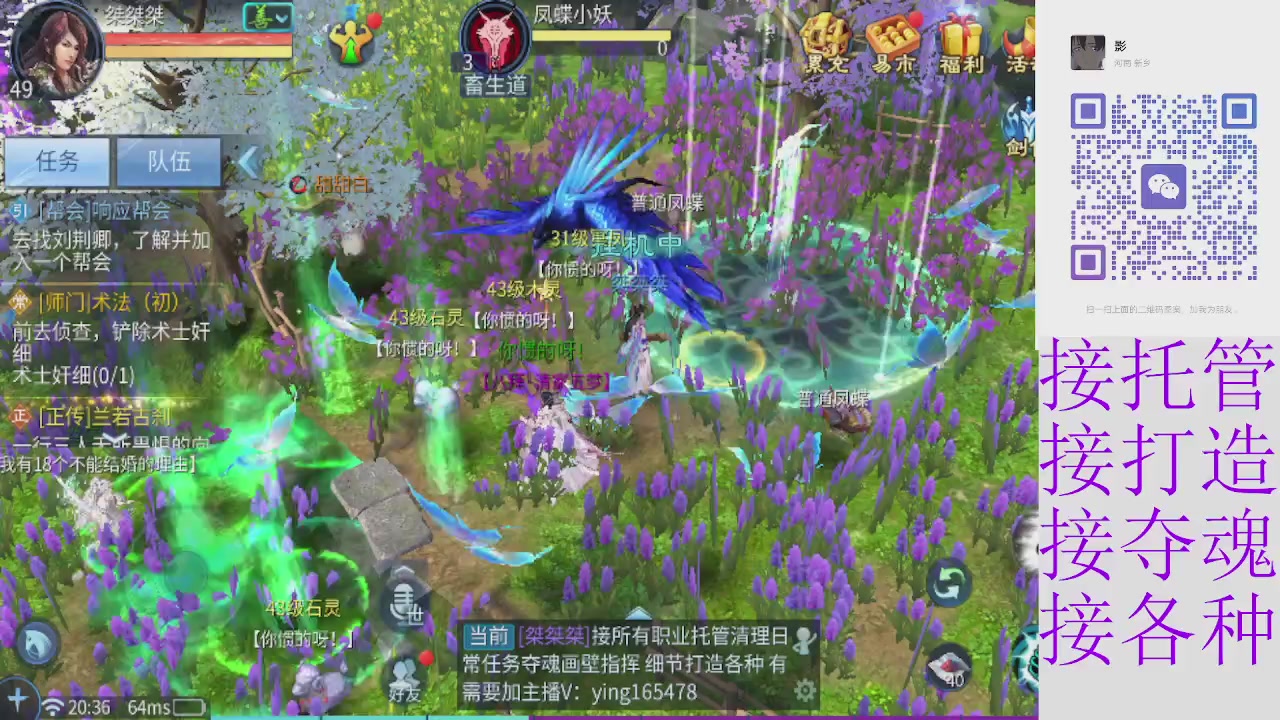The image size is (1280, 720).
Task: Switch to the 队伍 team tab
Action: [x=167, y=162]
